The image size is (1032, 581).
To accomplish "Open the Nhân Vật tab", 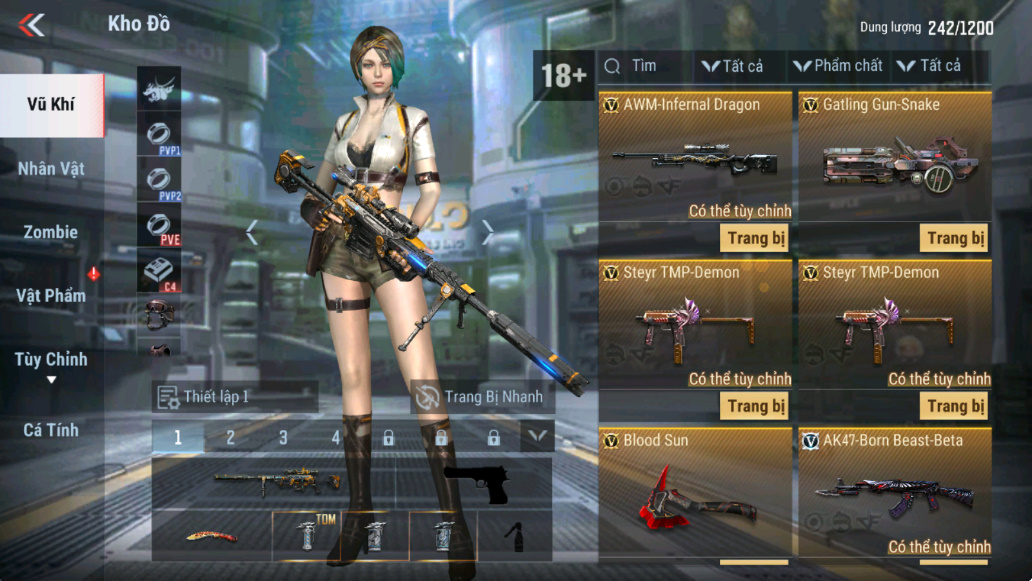I will (51, 168).
